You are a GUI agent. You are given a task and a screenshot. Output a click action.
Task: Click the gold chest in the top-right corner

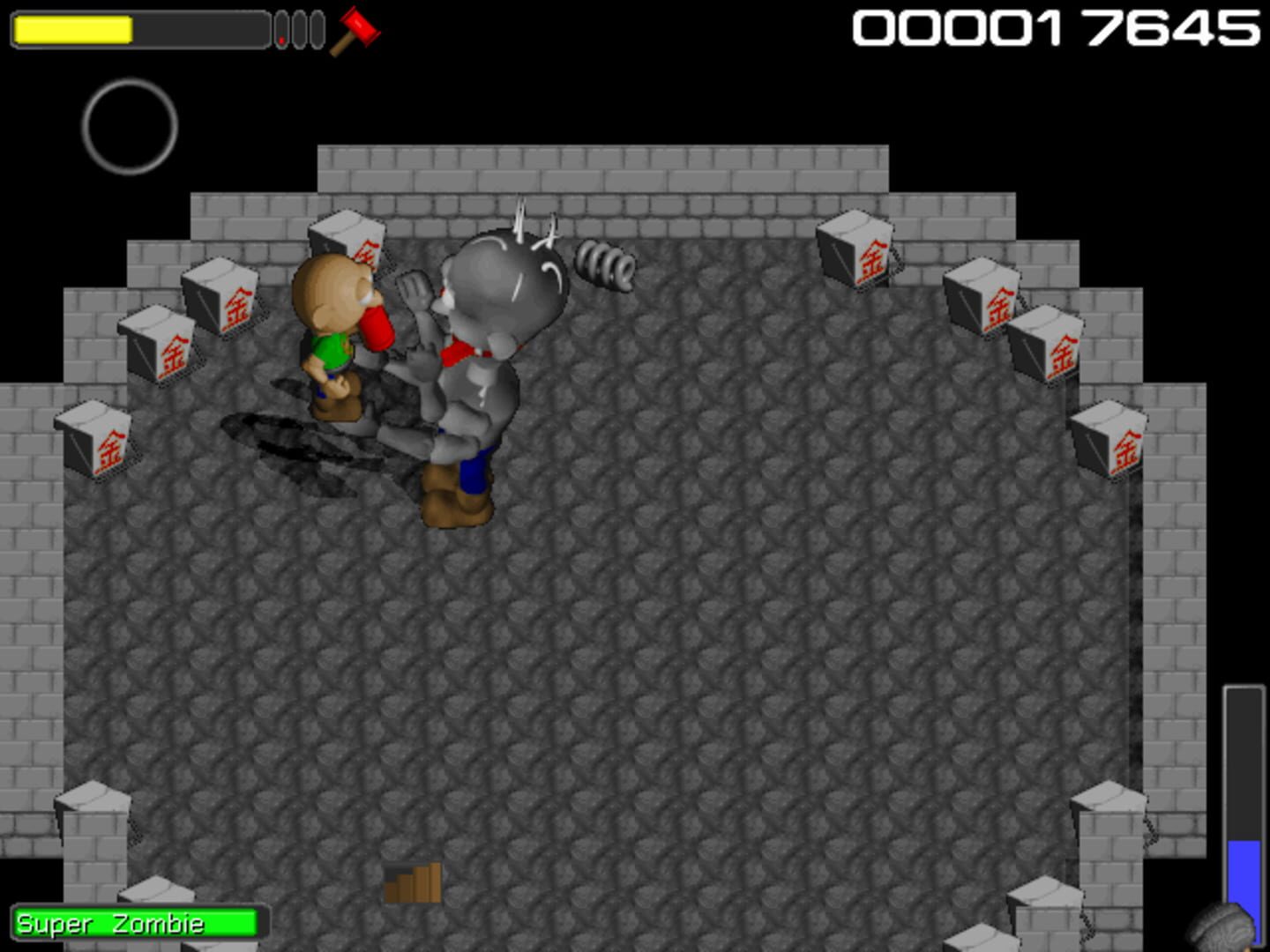pyautogui.click(x=857, y=251)
